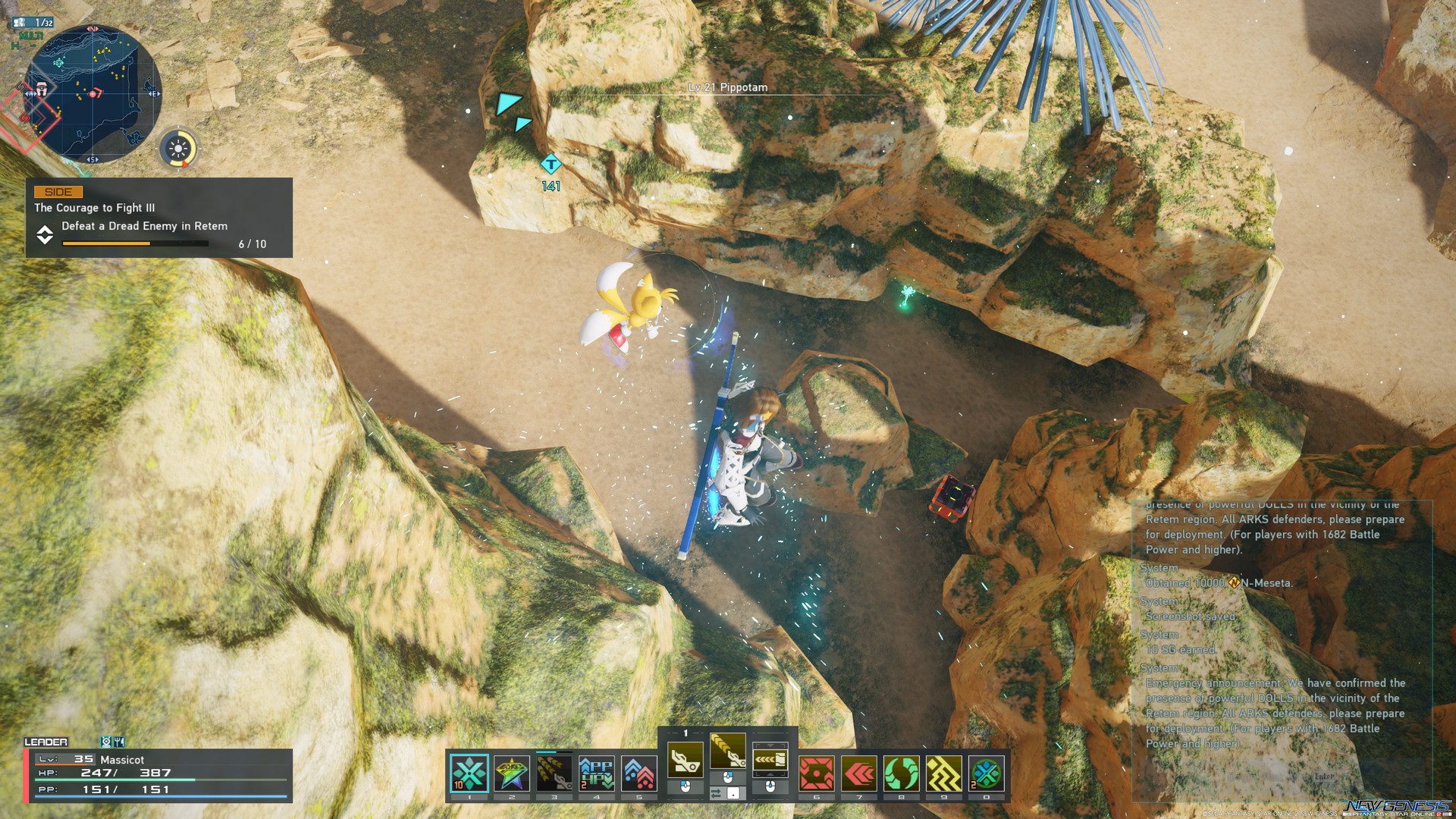Expand the quest tracker using the diamond arrows
This screenshot has height=819, width=1456.
click(45, 236)
